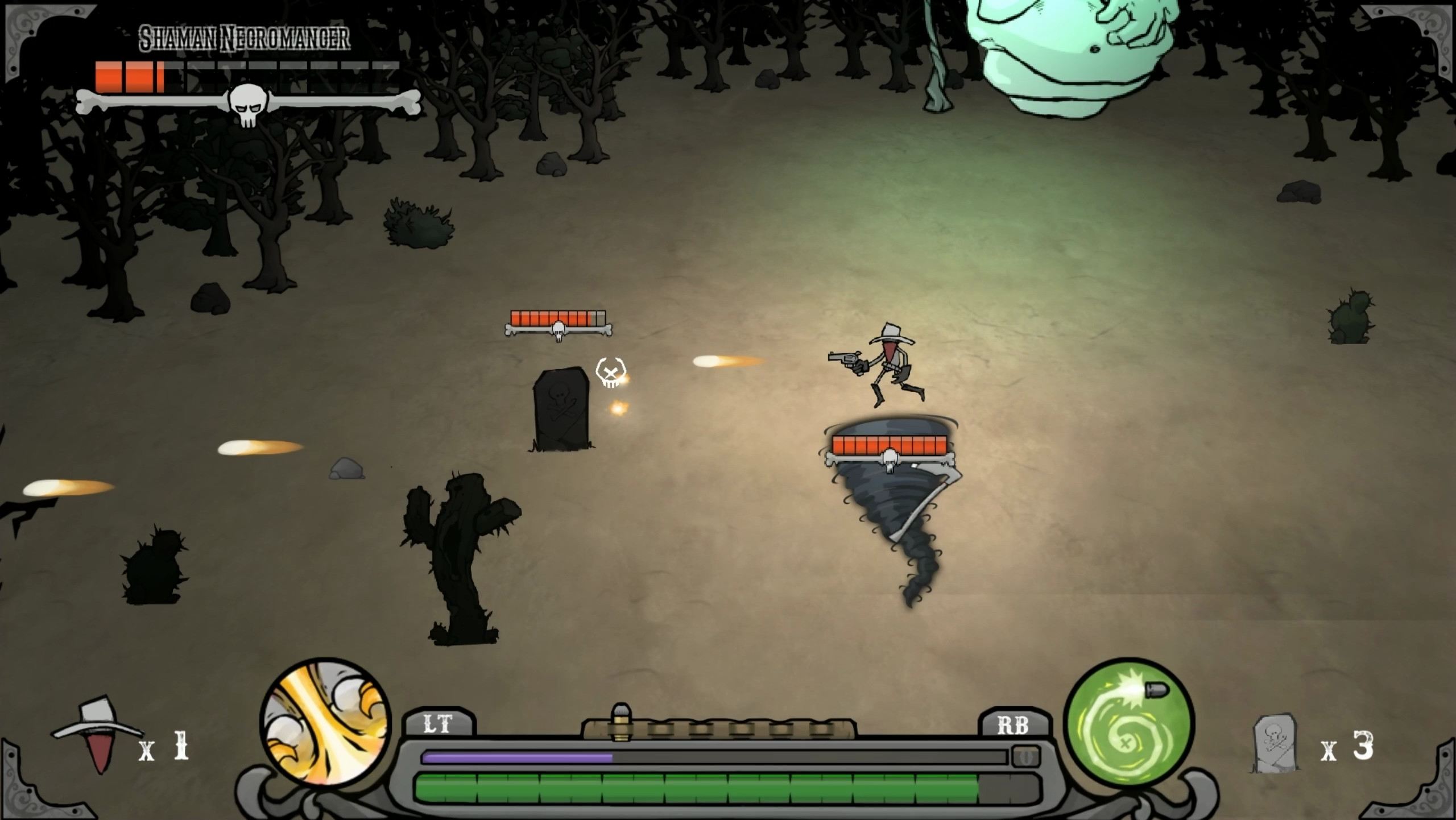Click the green health bar at the bottom
Image resolution: width=1456 pixels, height=820 pixels.
pyautogui.click(x=717, y=788)
